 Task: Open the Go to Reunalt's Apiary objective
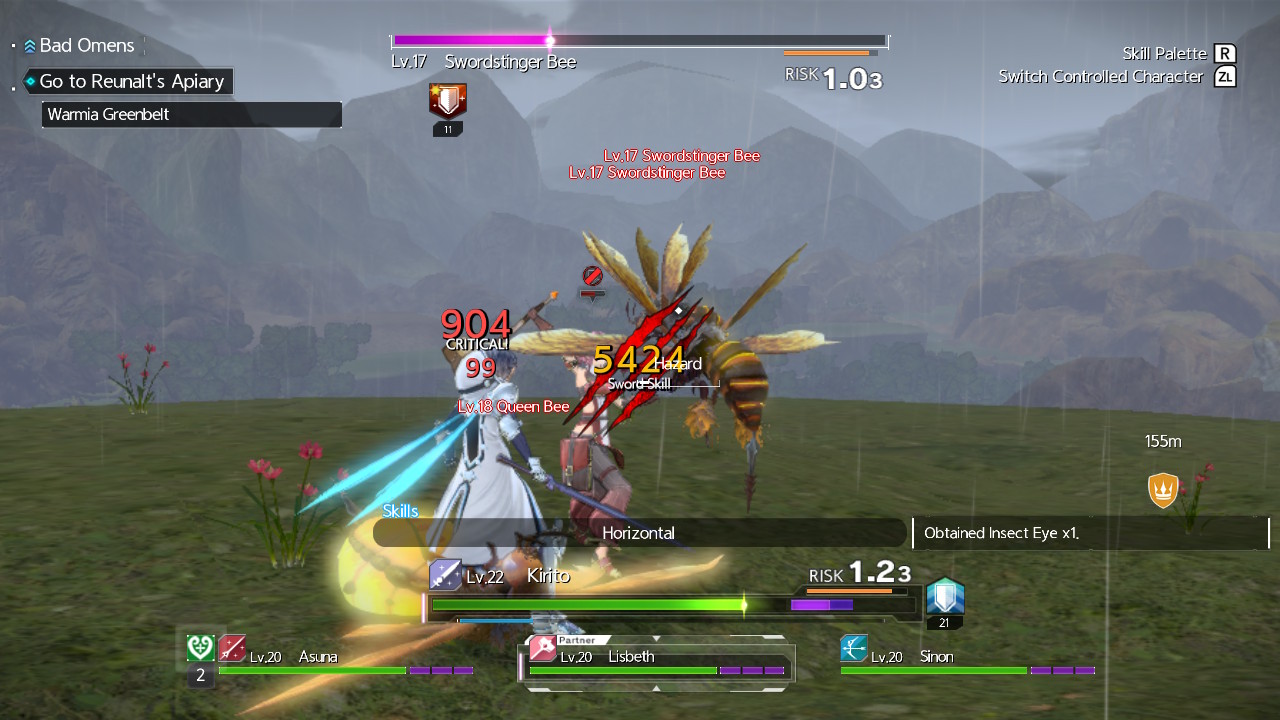(129, 81)
